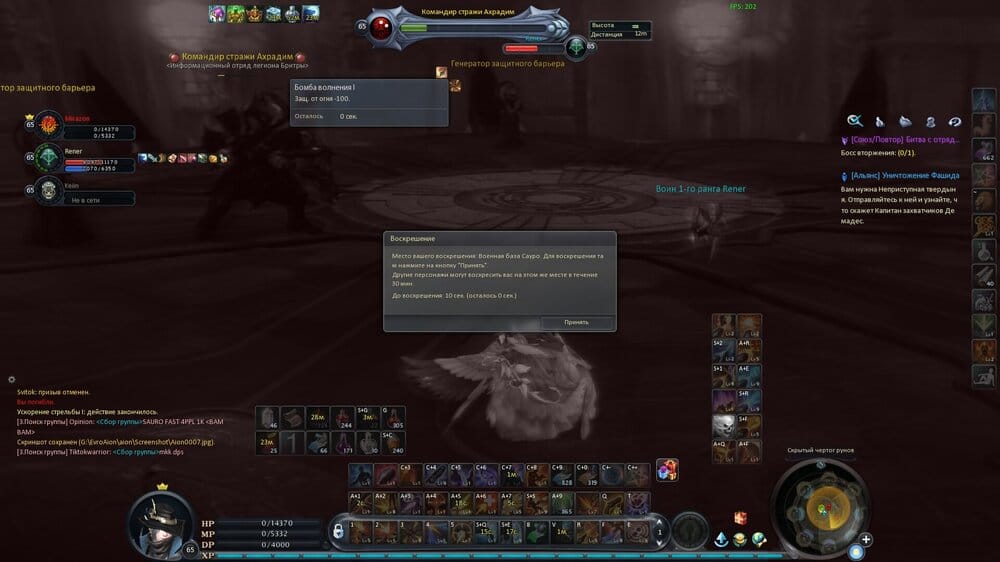The image size is (1000, 562).
Task: Open the colorful gift box icon
Action: coord(667,470)
